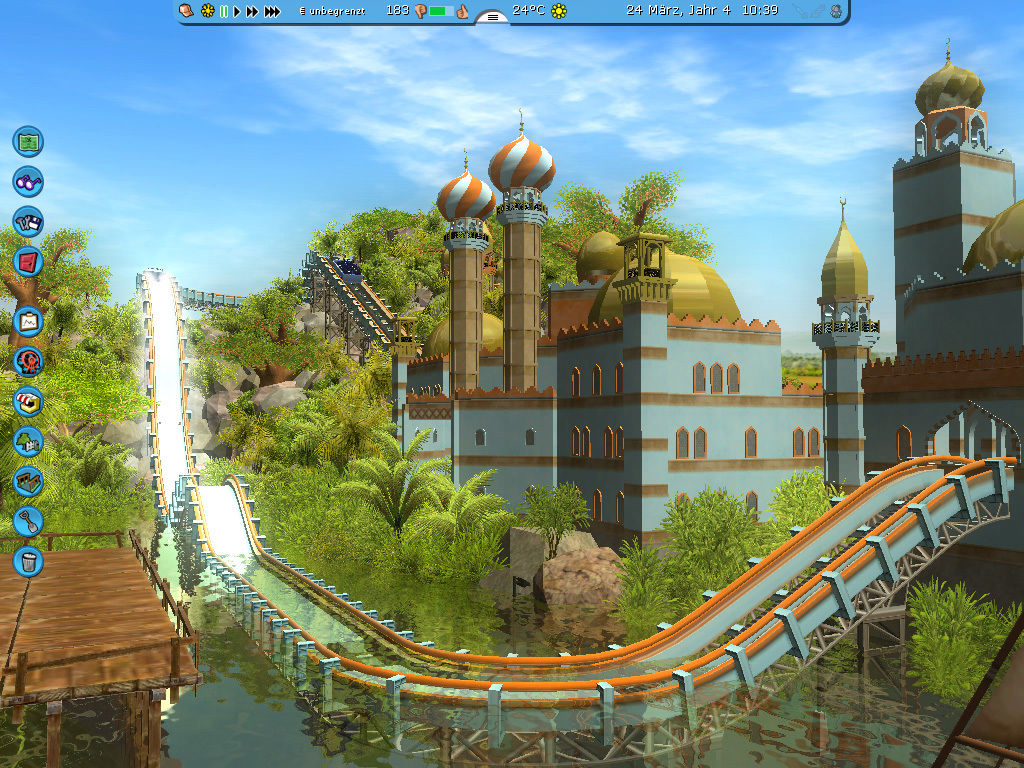The height and width of the screenshot is (768, 1024).
Task: Open the striped-awning shops and stalls menu
Action: pyautogui.click(x=28, y=401)
